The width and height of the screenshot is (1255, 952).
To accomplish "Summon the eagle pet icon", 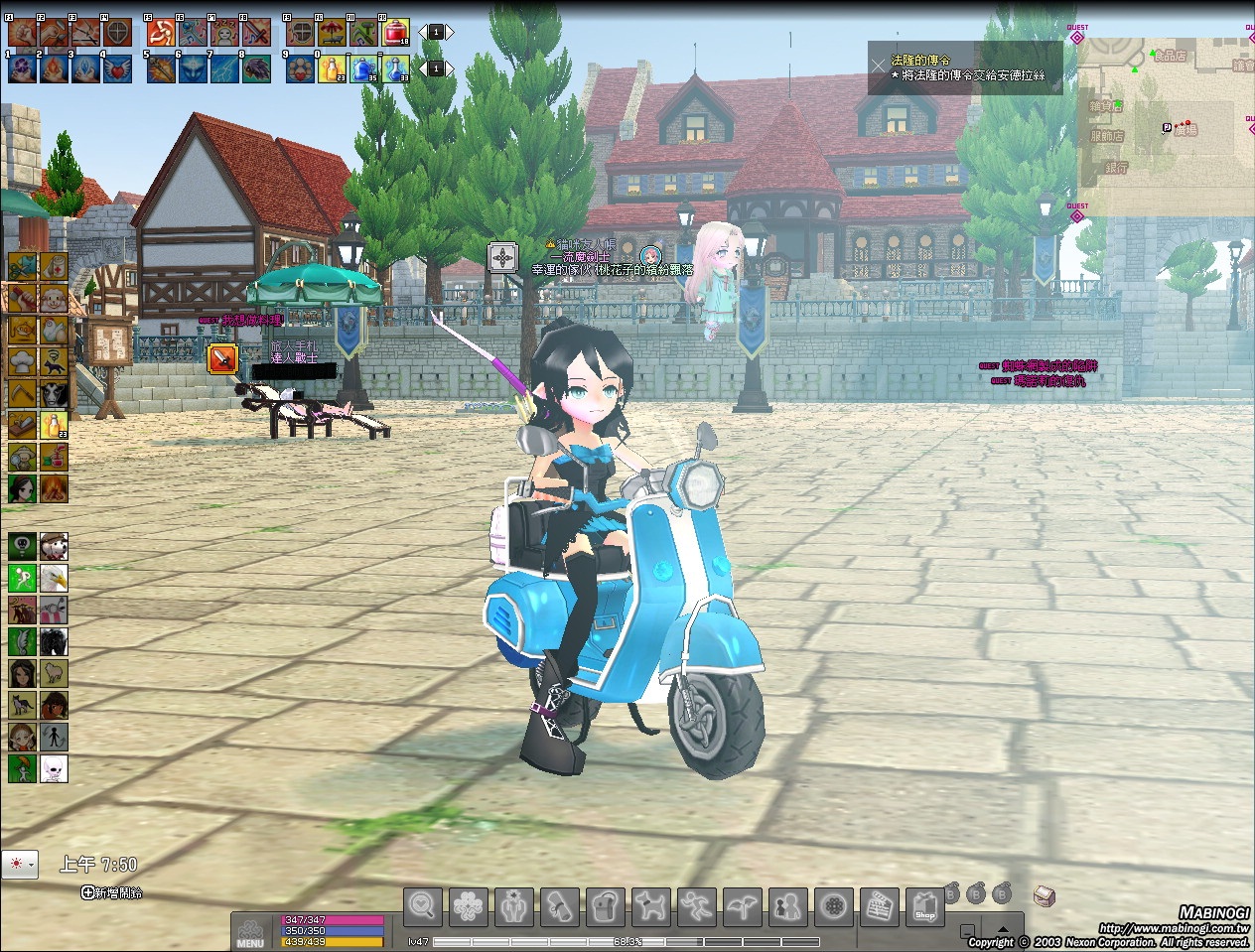I will [x=54, y=578].
